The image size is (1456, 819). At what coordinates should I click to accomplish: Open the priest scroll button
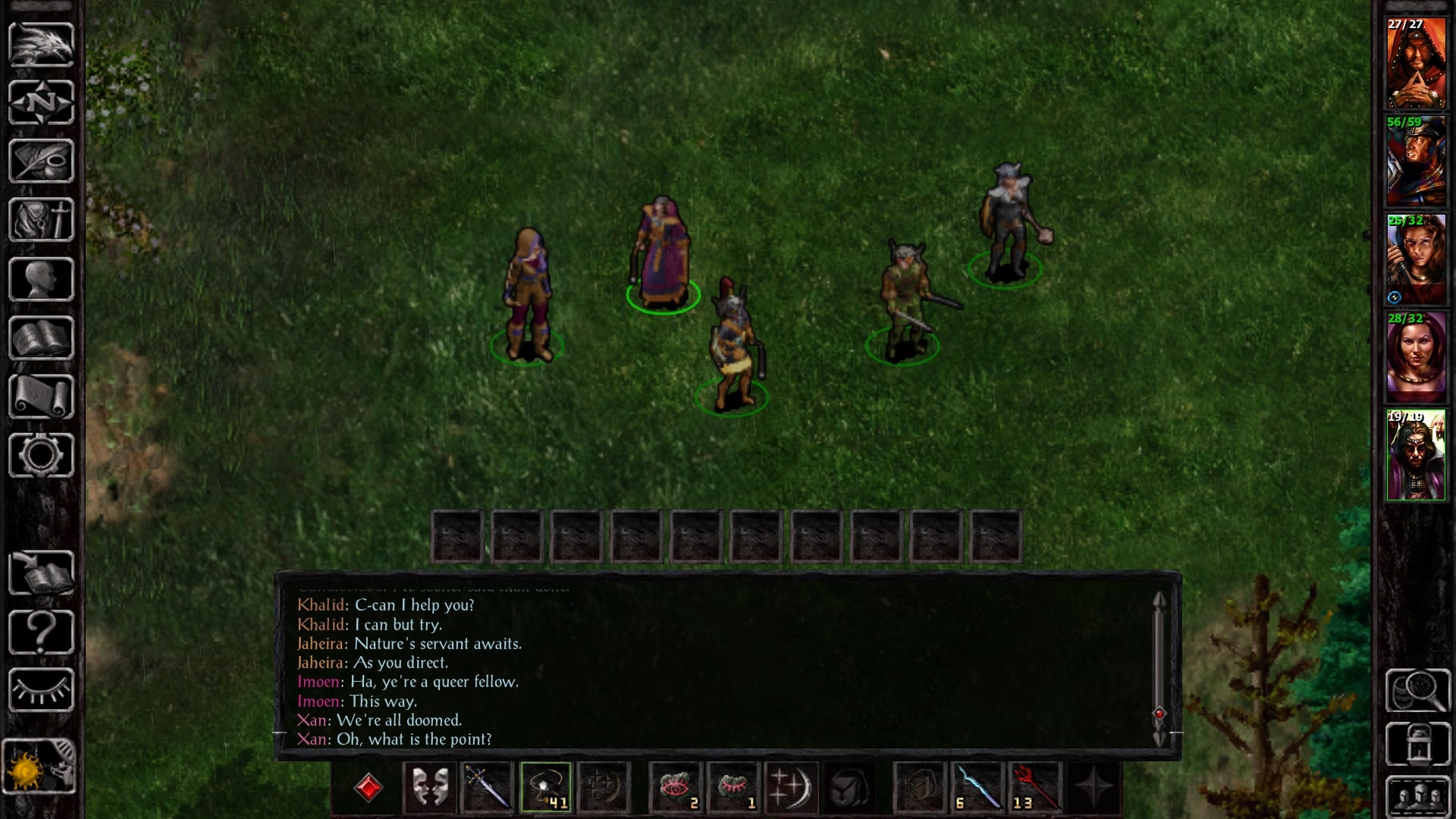41,397
